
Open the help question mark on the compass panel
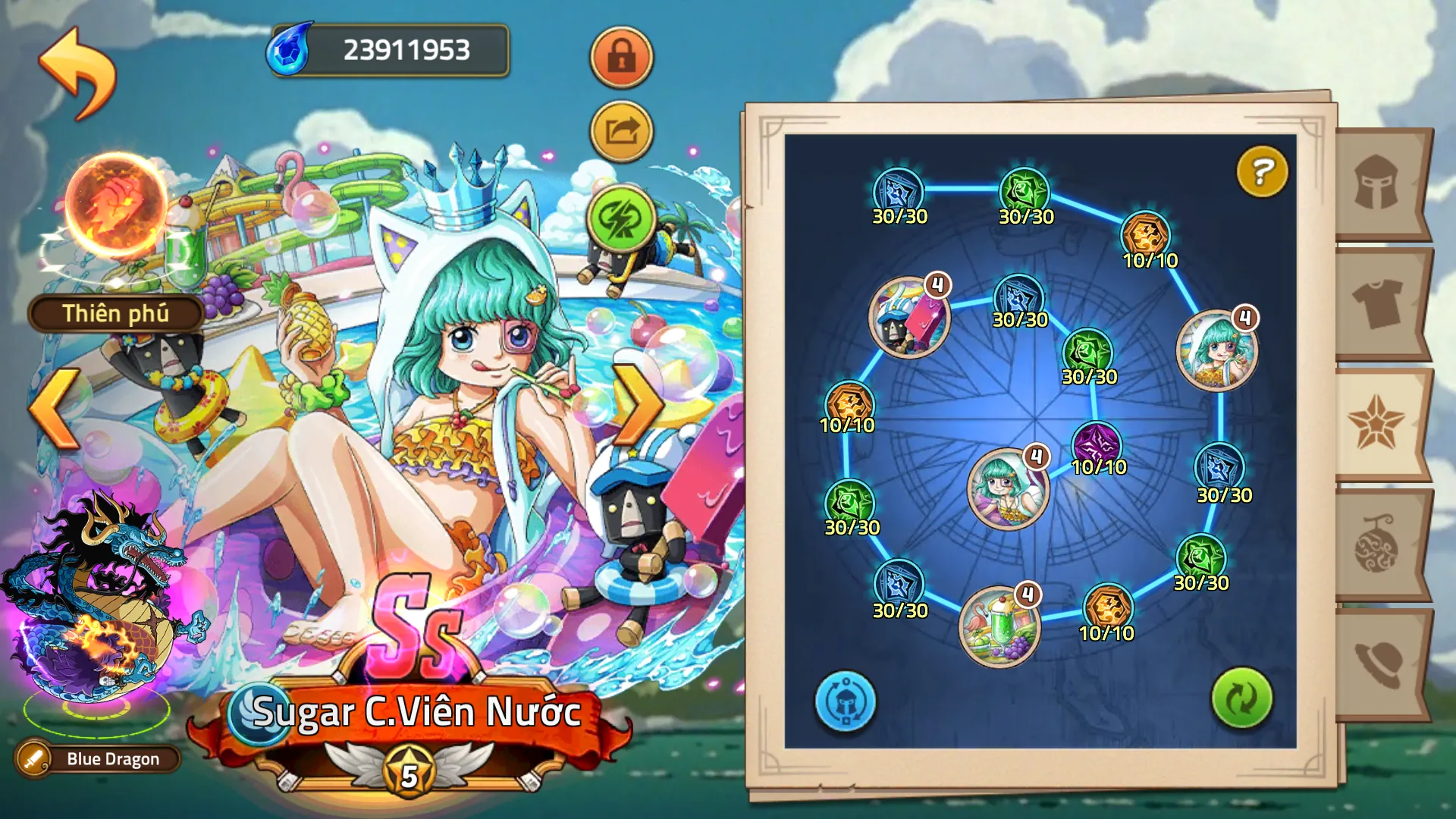(x=1261, y=171)
